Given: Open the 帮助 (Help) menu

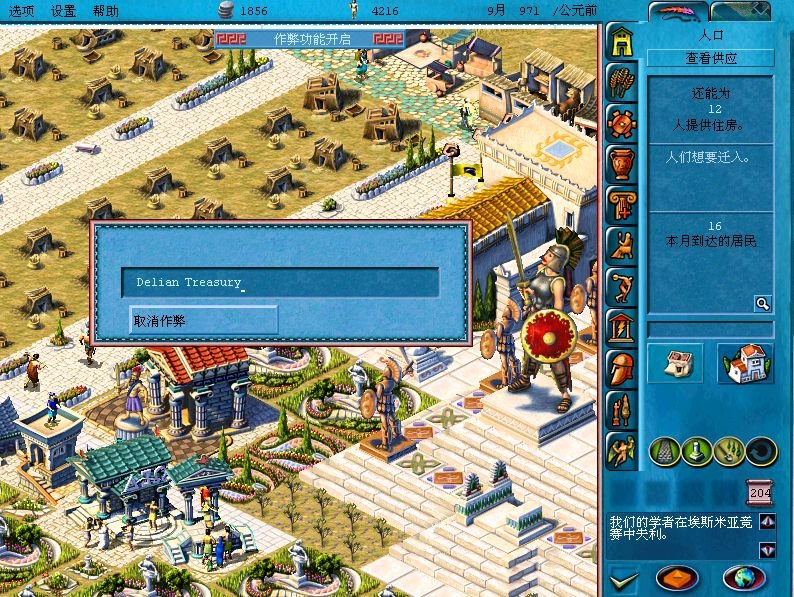Looking at the screenshot, I should 104,10.
